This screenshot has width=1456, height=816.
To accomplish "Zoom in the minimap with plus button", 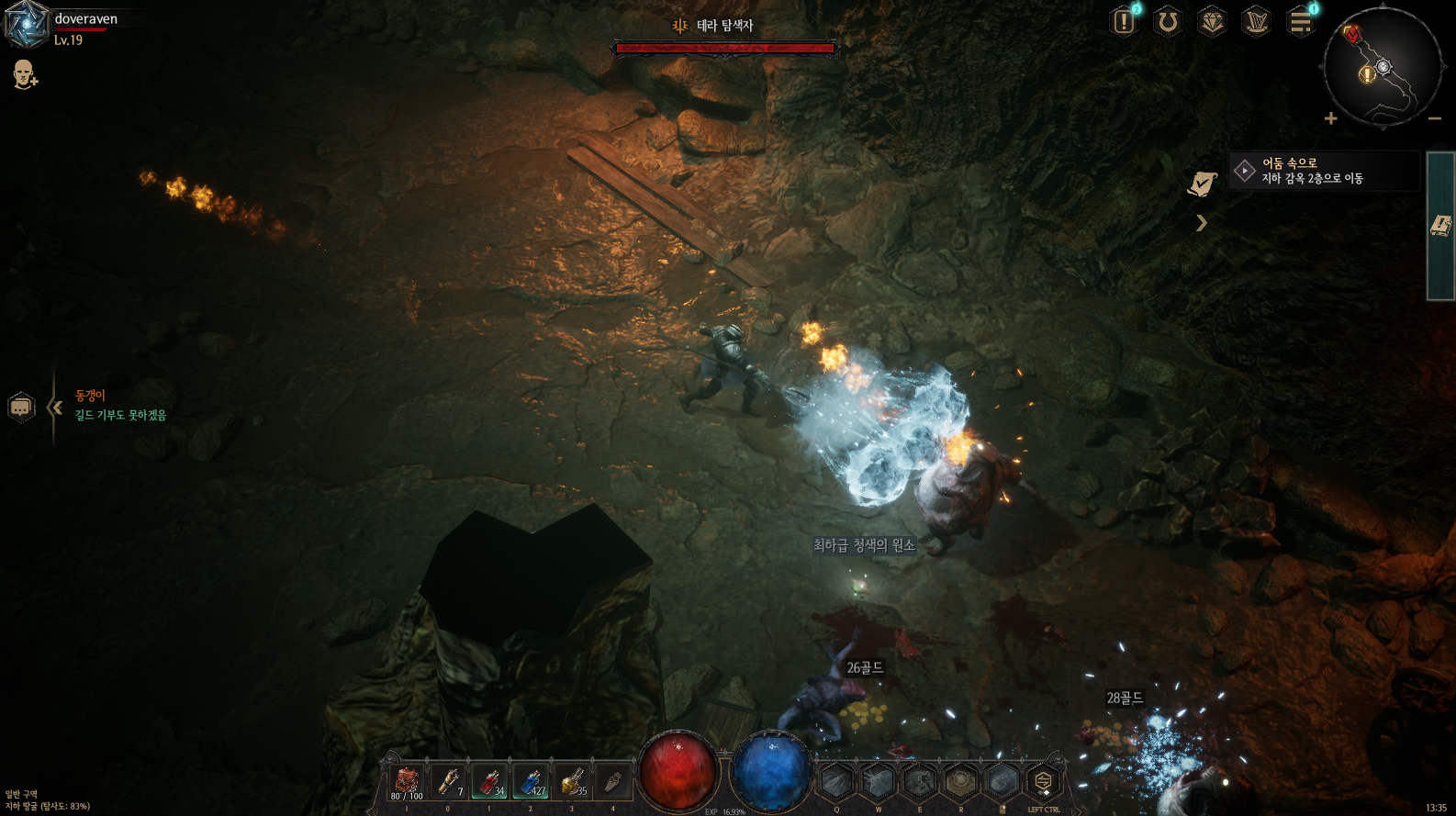I will pos(1330,118).
